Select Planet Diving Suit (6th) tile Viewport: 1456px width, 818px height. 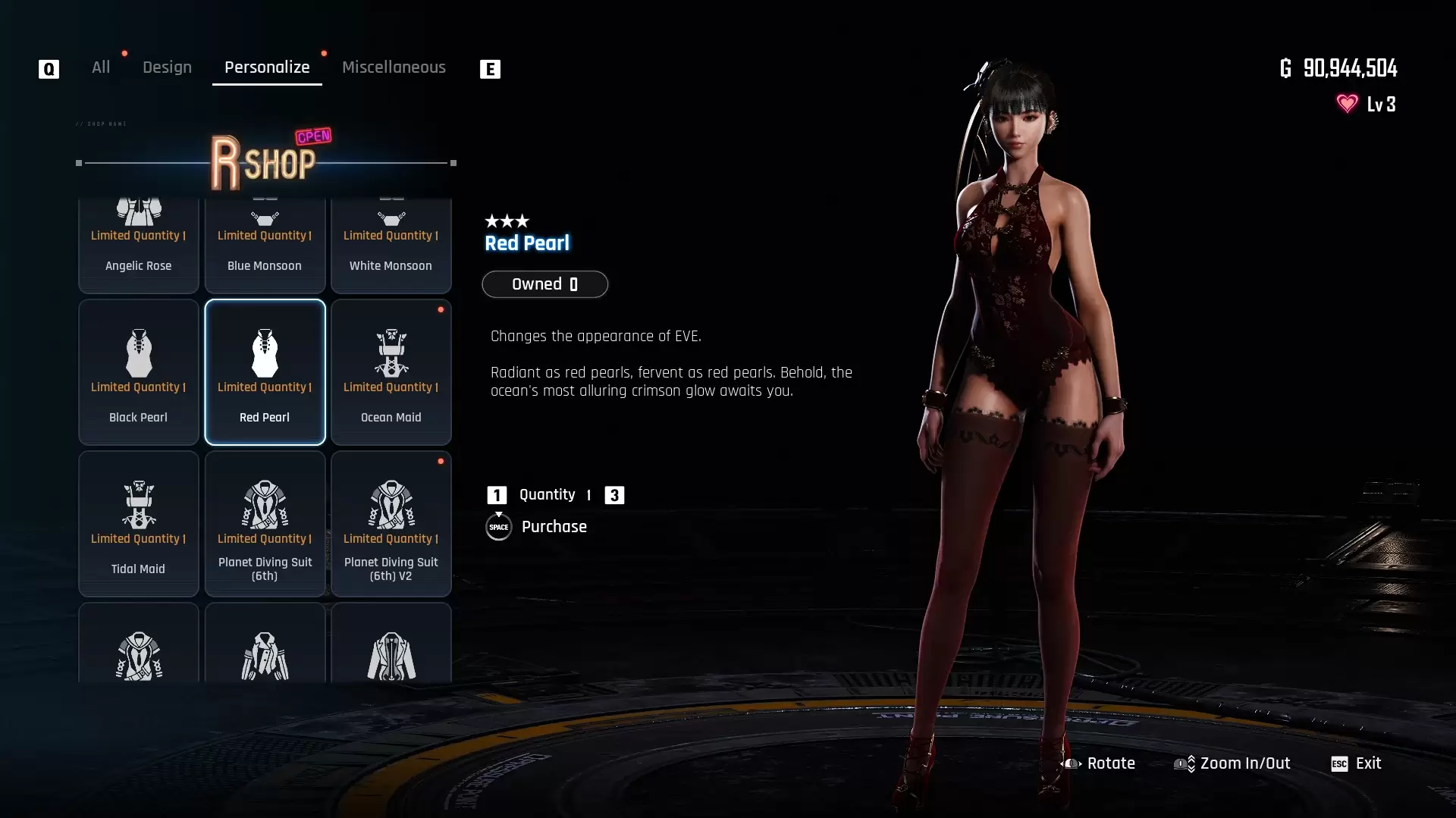coord(265,523)
